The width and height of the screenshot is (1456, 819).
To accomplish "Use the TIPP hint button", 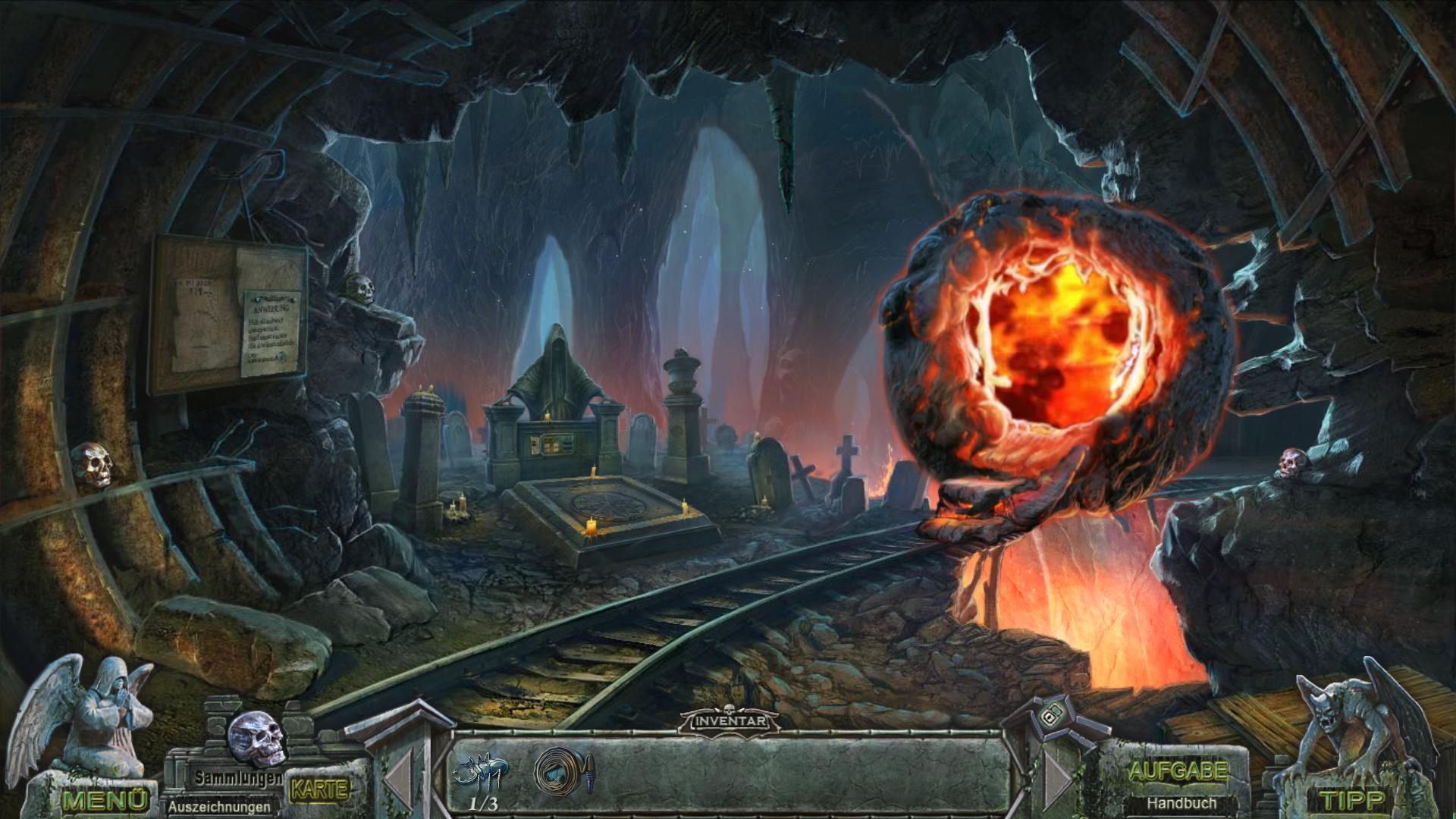I will 1353,799.
